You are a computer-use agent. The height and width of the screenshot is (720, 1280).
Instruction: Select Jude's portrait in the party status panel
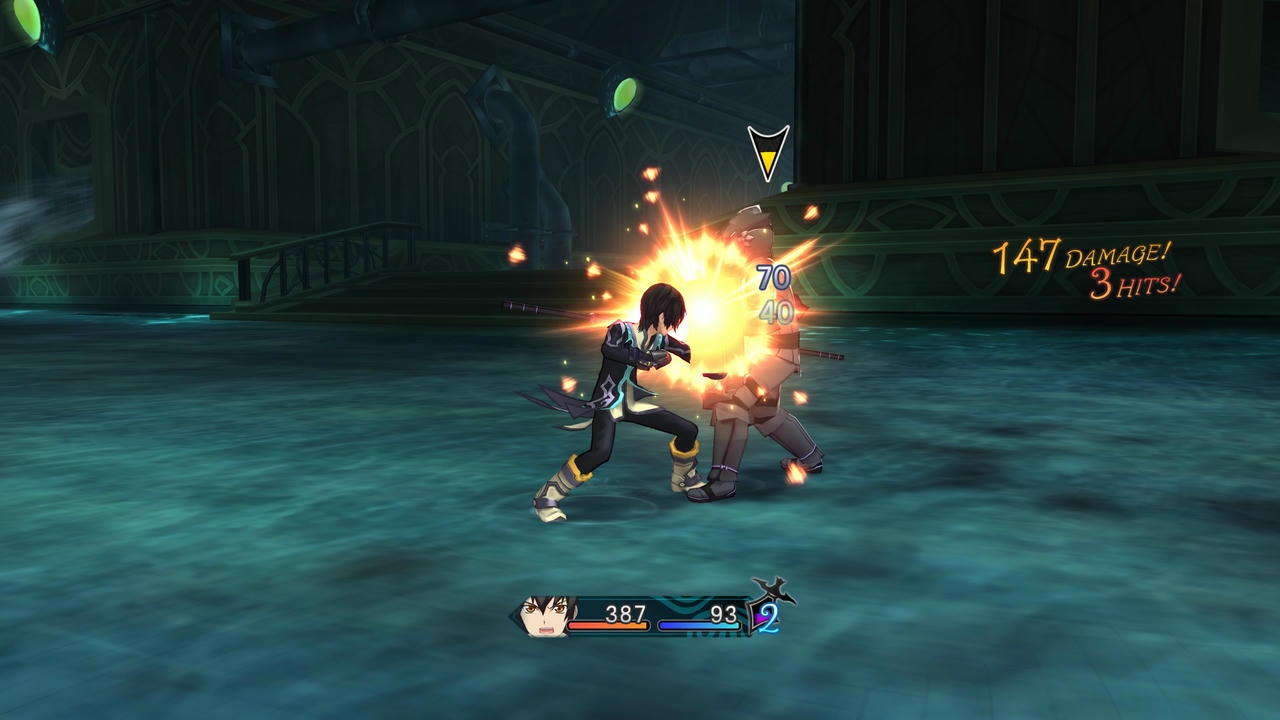pos(547,615)
